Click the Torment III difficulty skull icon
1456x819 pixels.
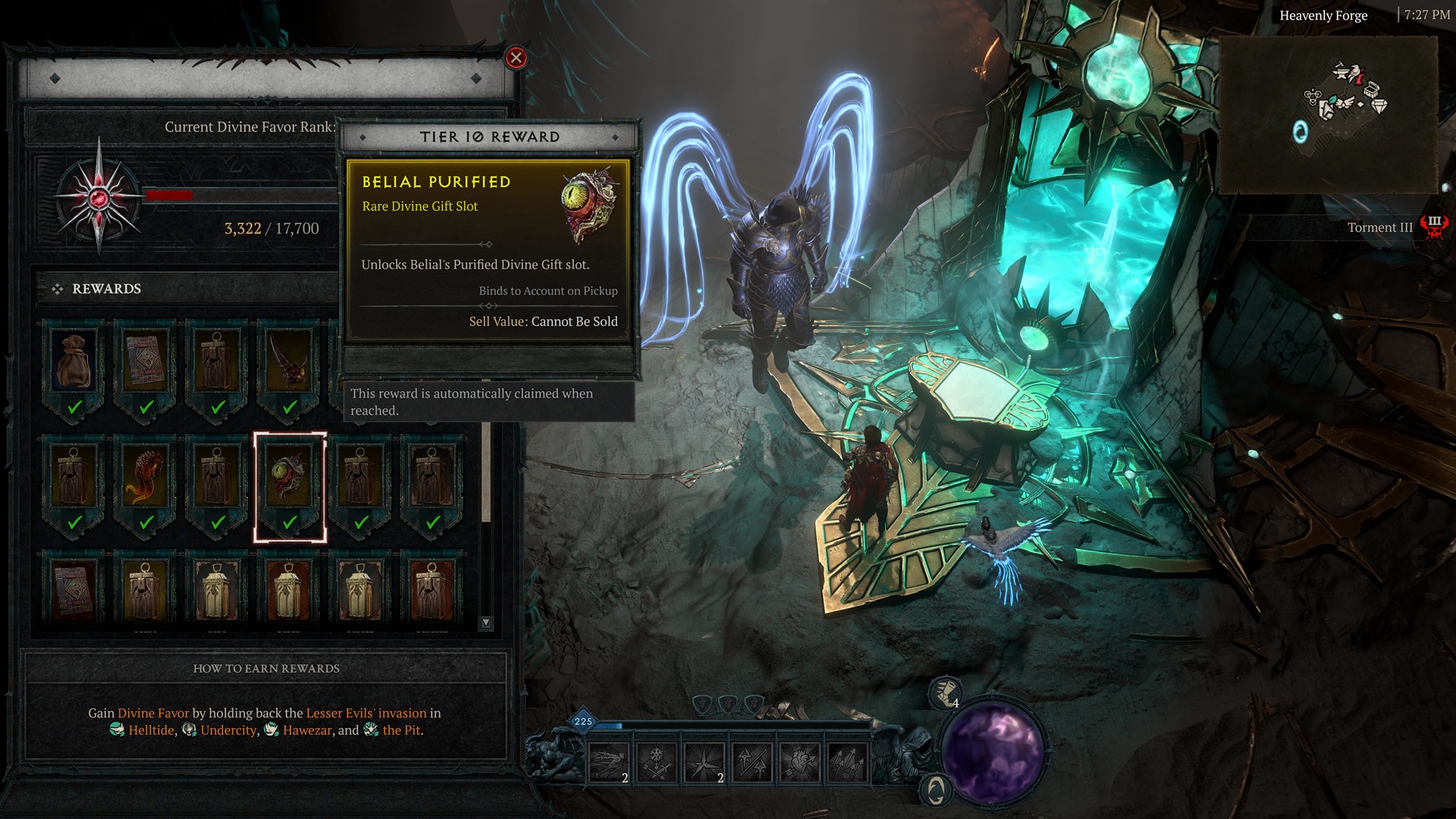coord(1433,227)
